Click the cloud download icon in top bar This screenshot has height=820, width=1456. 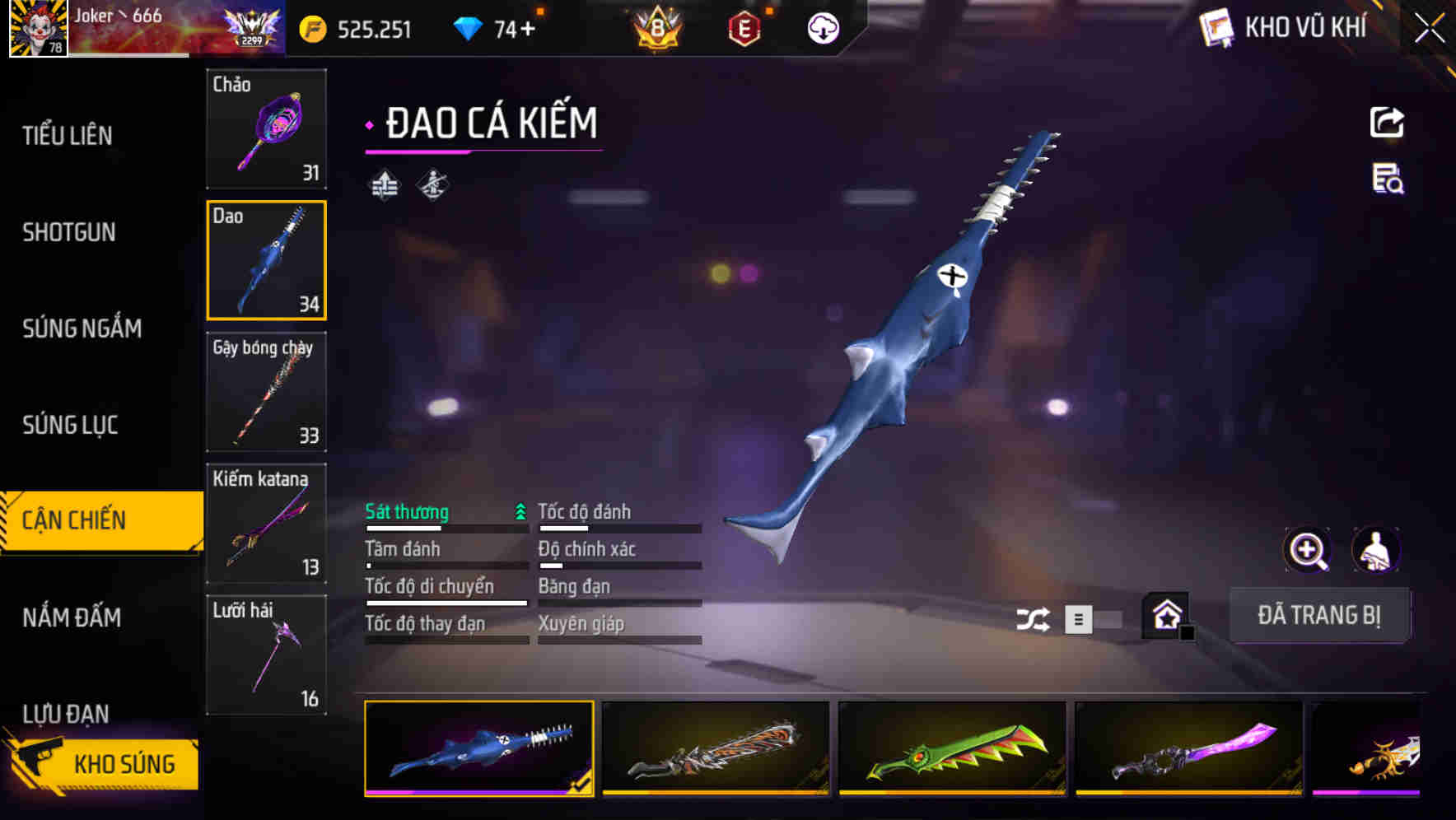[821, 27]
